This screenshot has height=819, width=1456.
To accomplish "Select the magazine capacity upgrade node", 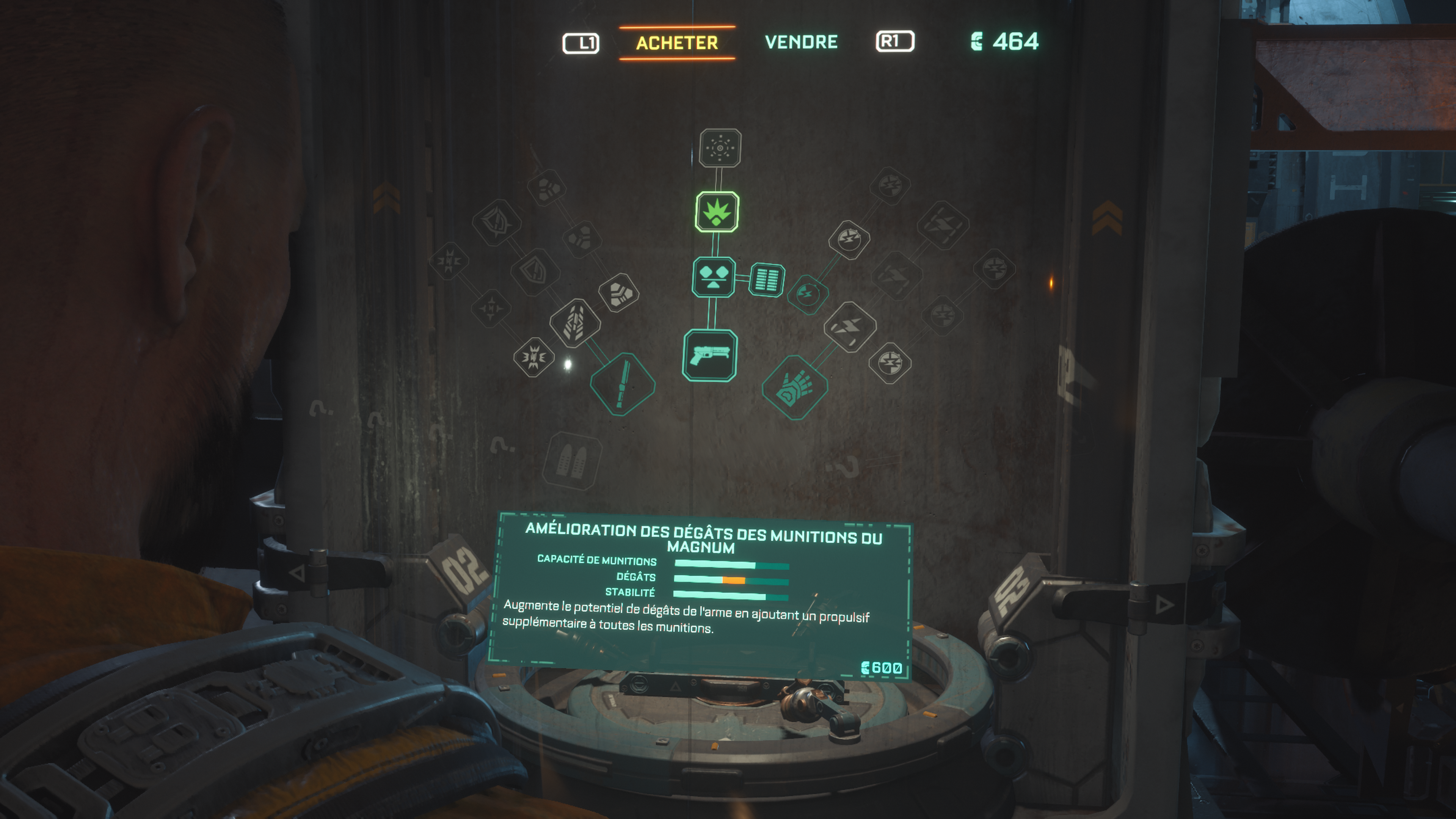I will point(766,279).
